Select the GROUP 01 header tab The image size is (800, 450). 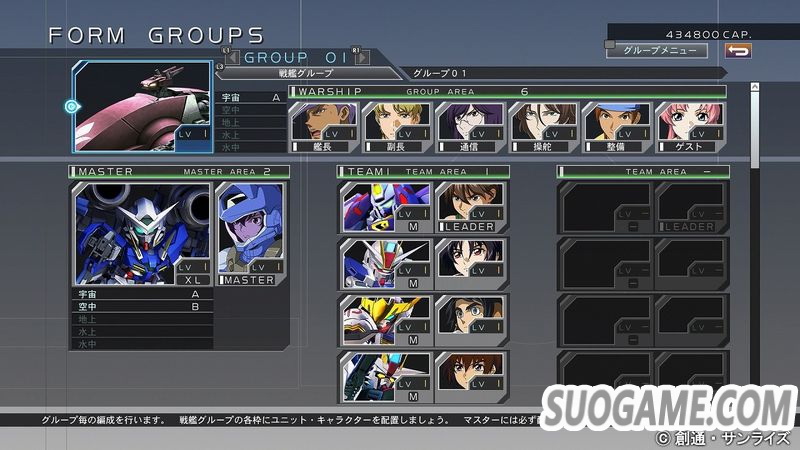[x=295, y=57]
